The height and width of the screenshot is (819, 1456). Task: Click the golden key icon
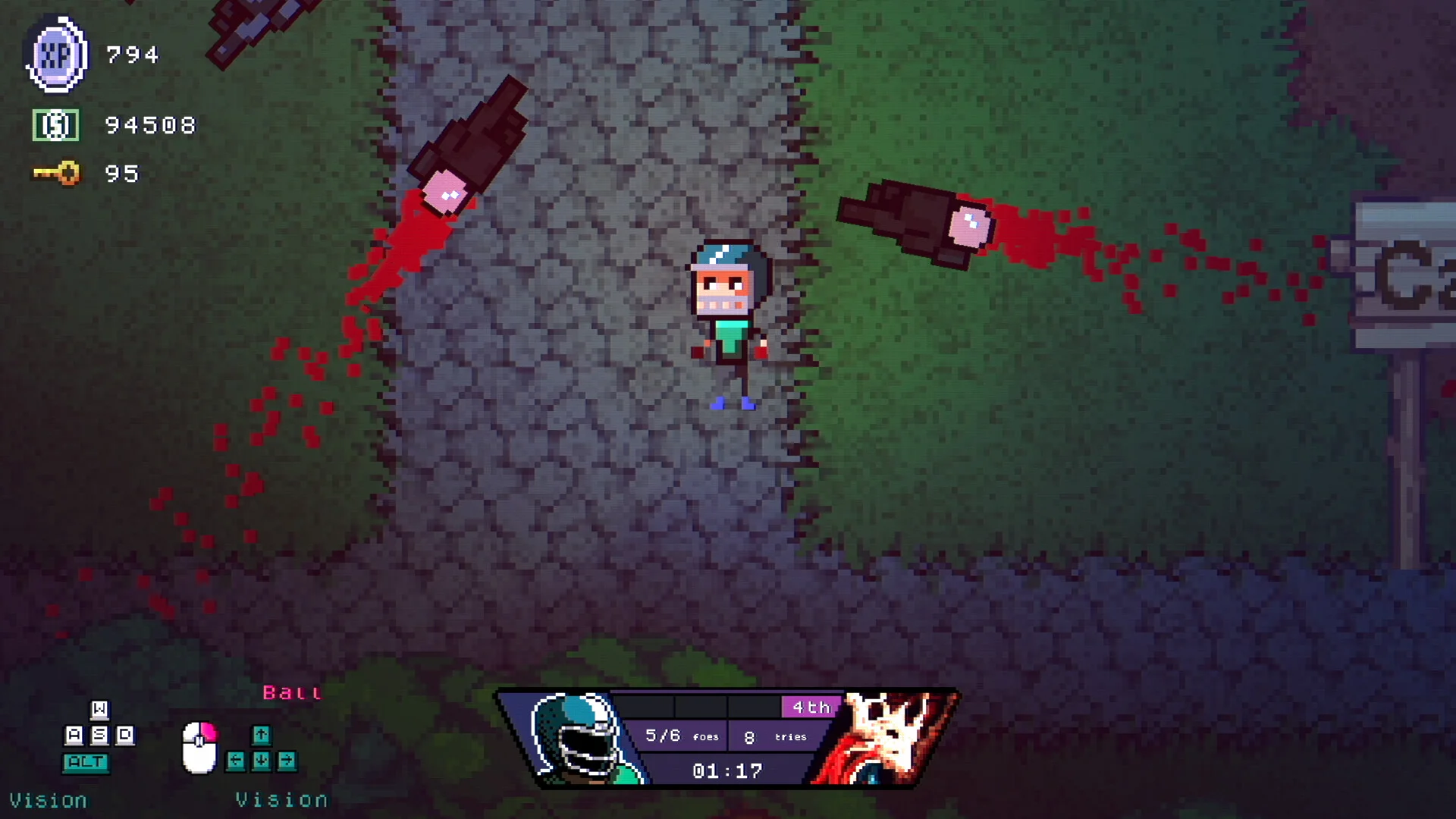click(57, 174)
